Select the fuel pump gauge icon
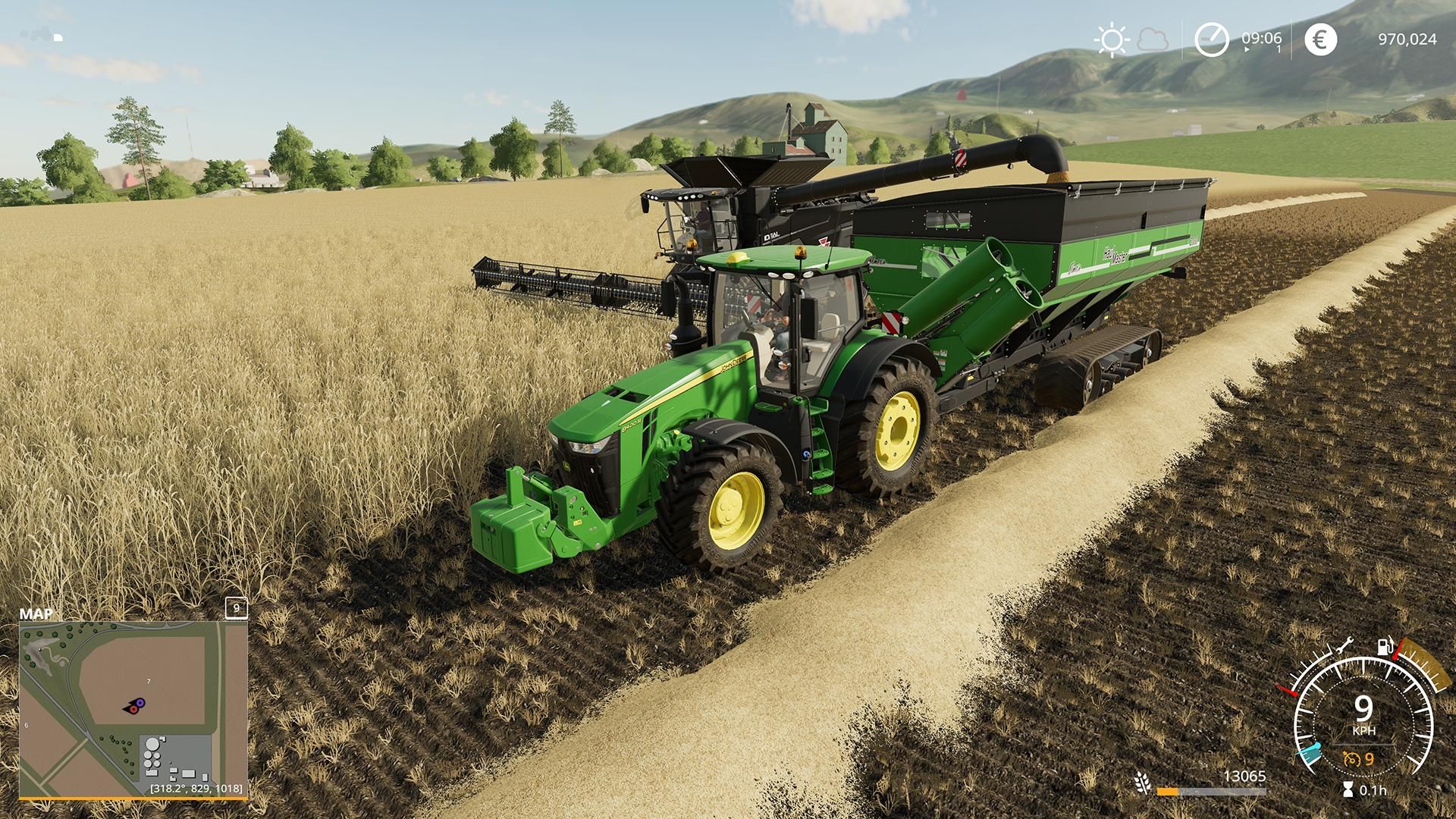This screenshot has width=1456, height=819. [1384, 645]
